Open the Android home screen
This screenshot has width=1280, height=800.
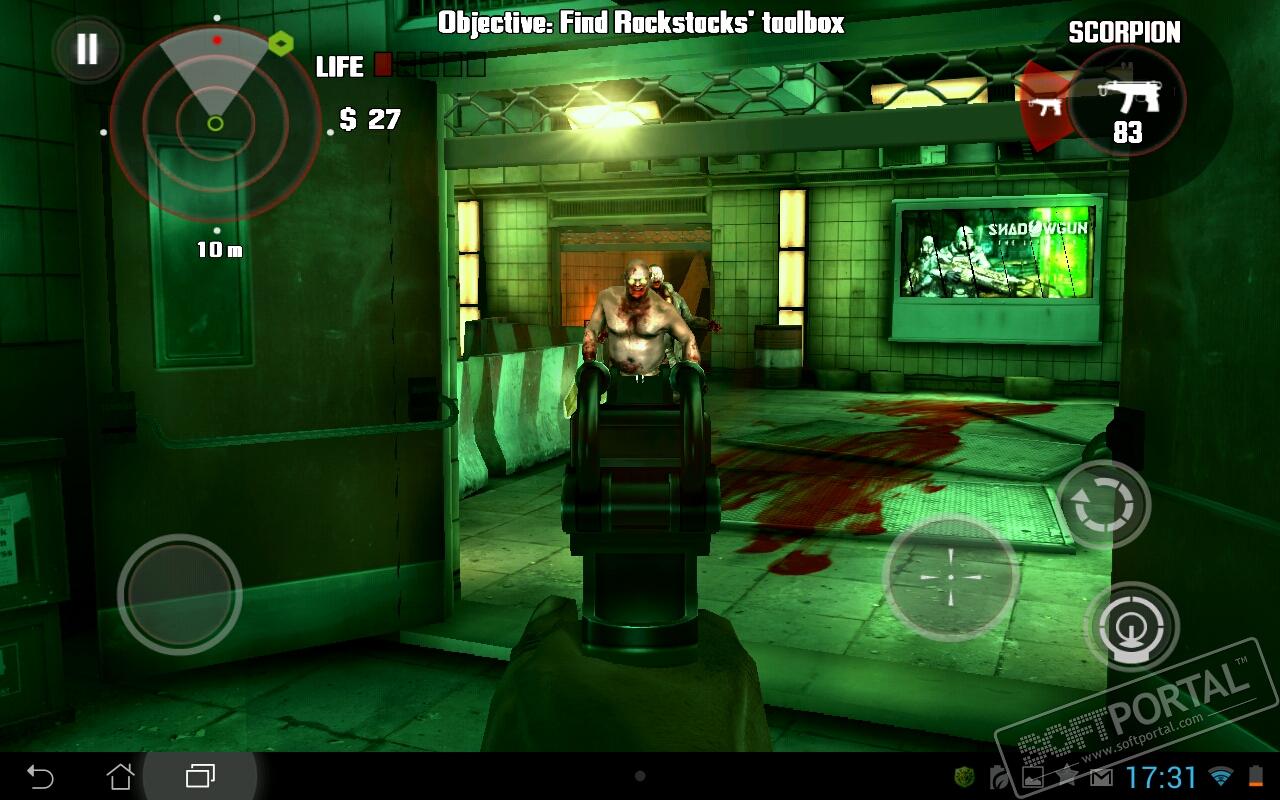[x=120, y=776]
